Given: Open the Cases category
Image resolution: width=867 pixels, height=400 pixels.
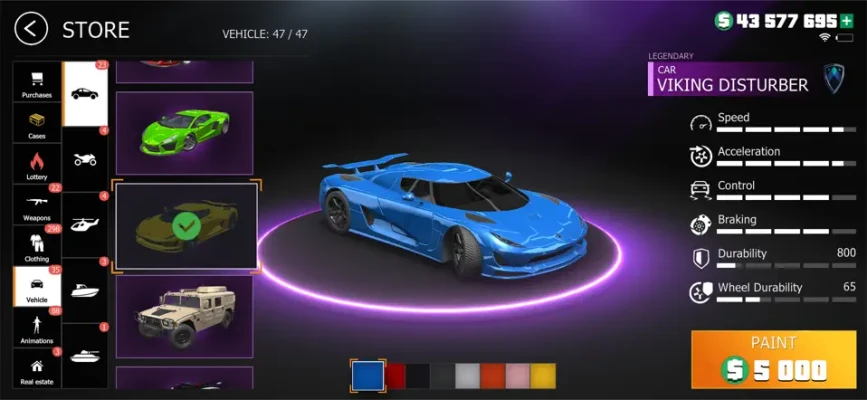Looking at the screenshot, I should coord(37,125).
